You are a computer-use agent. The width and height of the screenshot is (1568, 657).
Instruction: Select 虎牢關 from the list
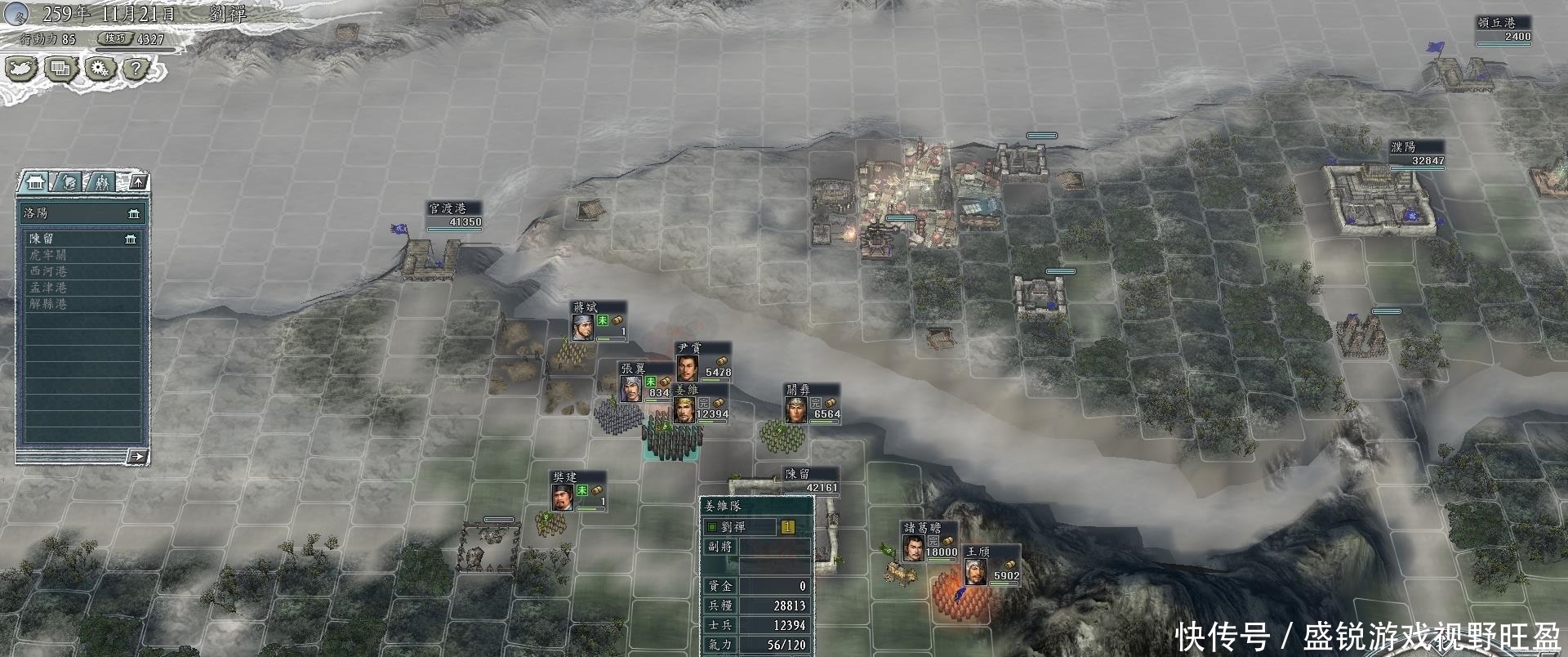[x=82, y=255]
